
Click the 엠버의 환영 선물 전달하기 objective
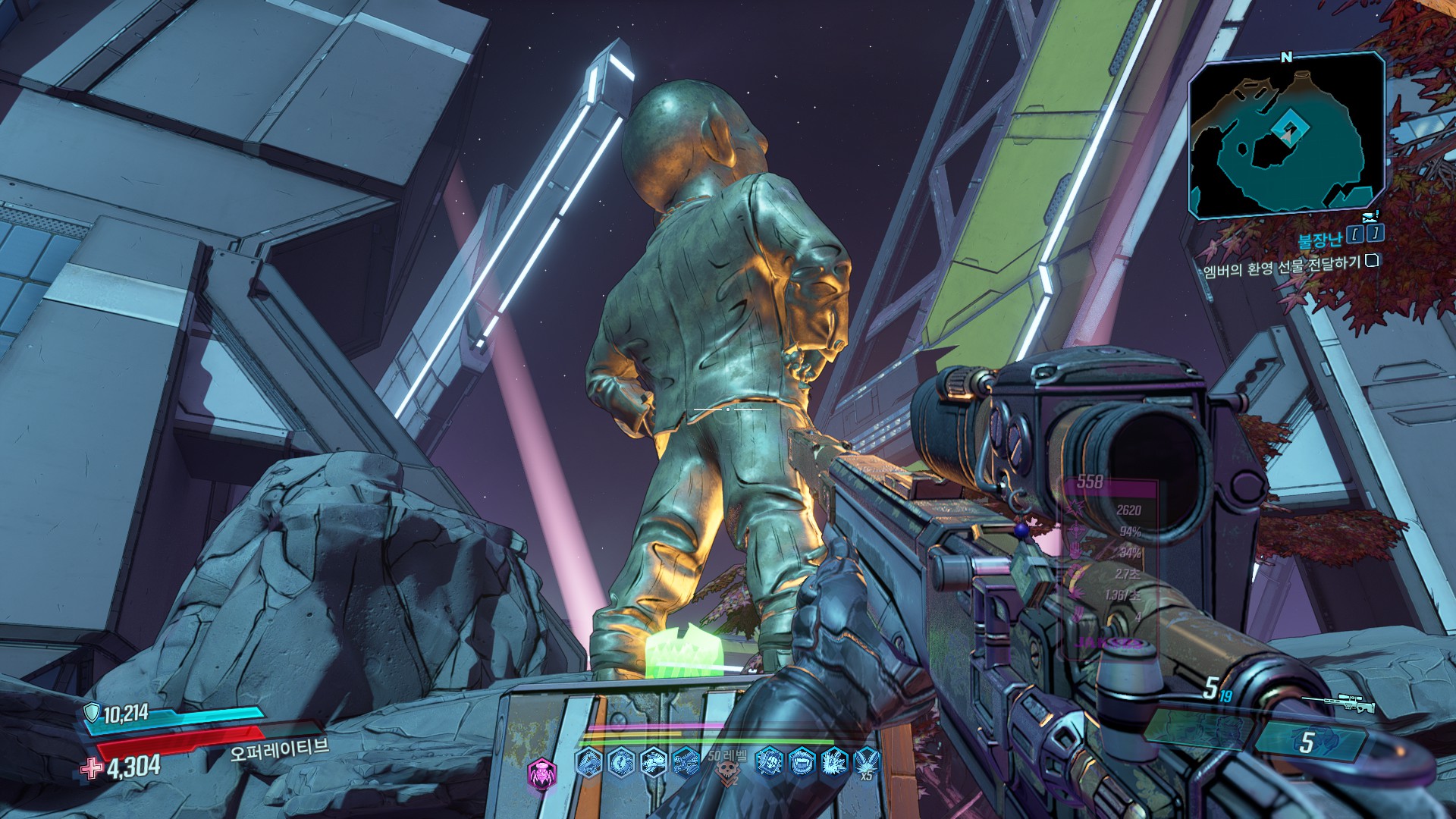click(x=1282, y=268)
